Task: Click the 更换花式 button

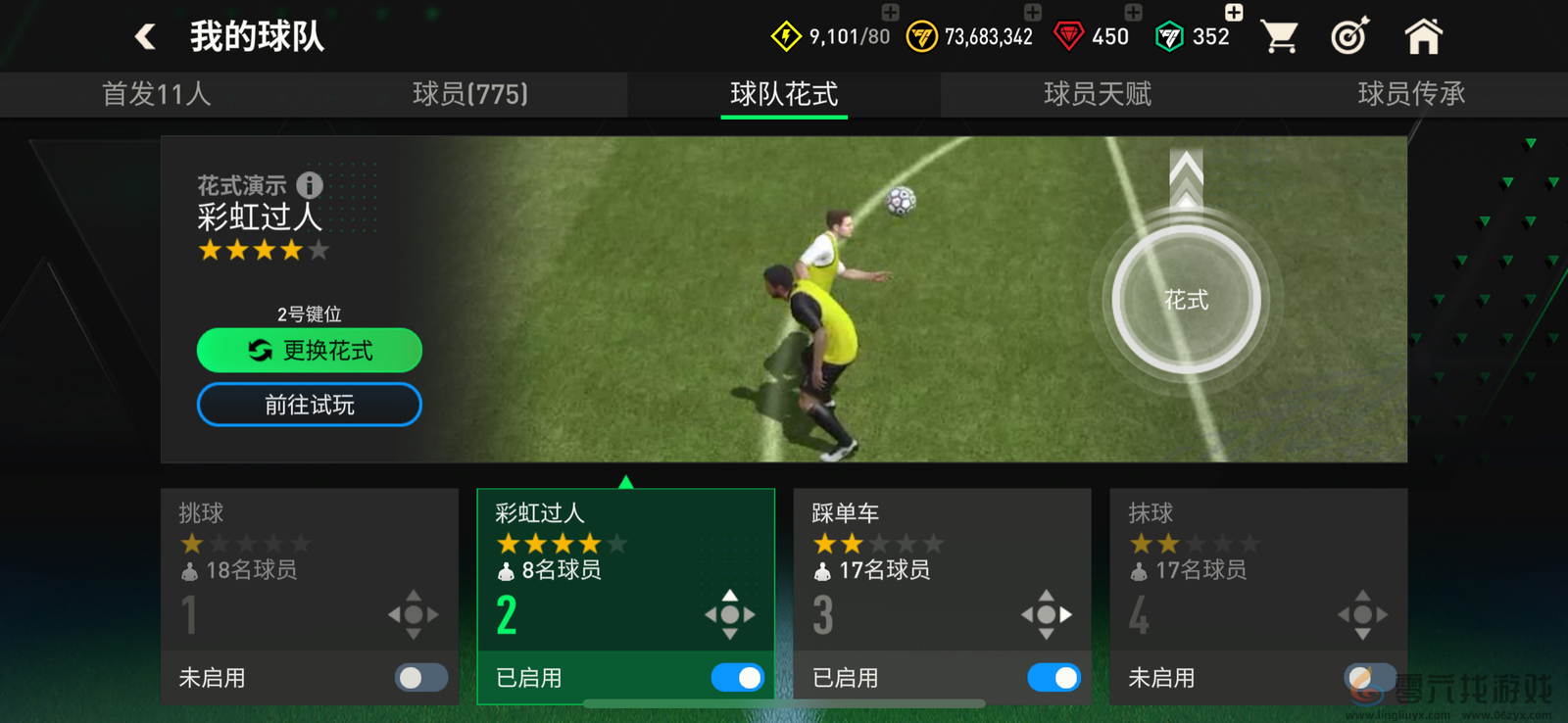Action: pos(309,350)
